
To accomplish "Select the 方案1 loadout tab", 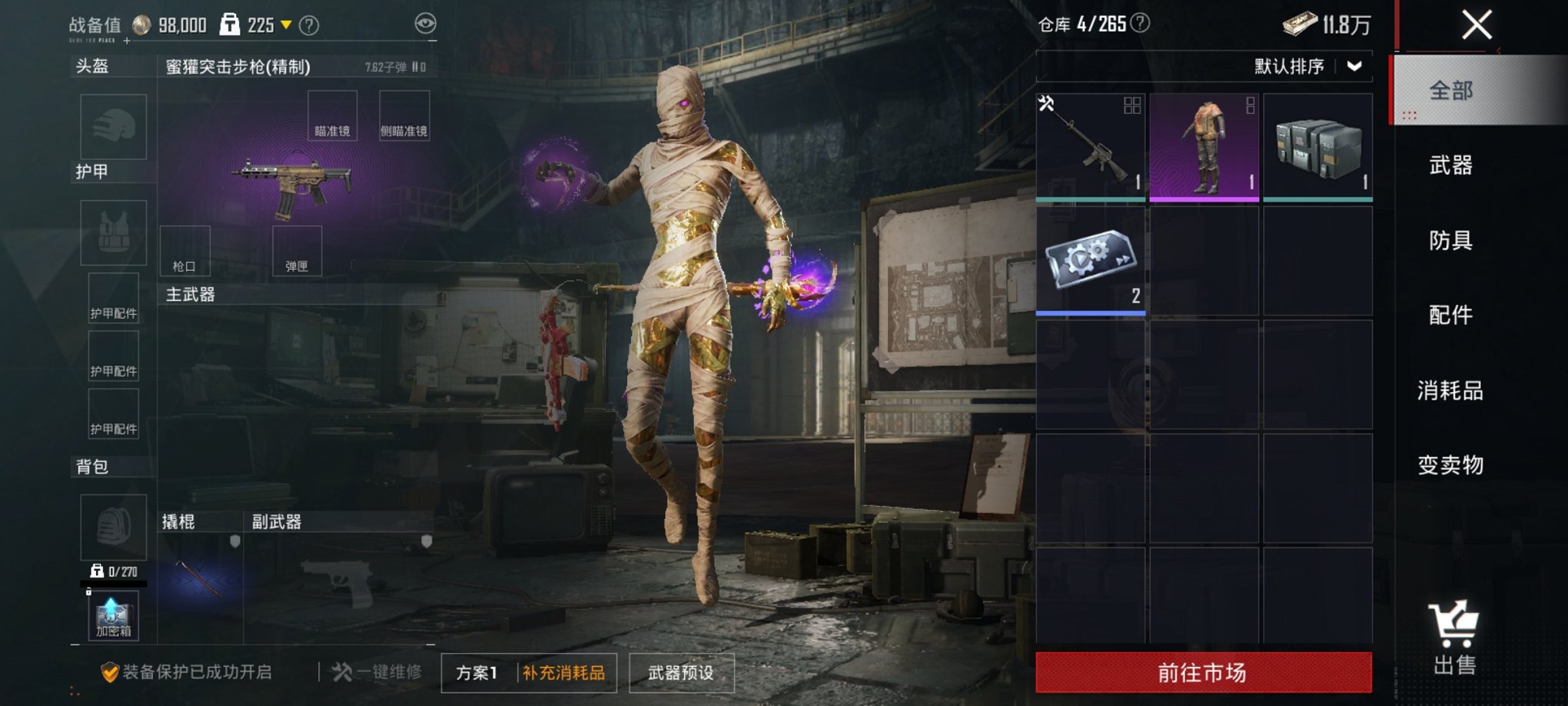I will coord(477,672).
